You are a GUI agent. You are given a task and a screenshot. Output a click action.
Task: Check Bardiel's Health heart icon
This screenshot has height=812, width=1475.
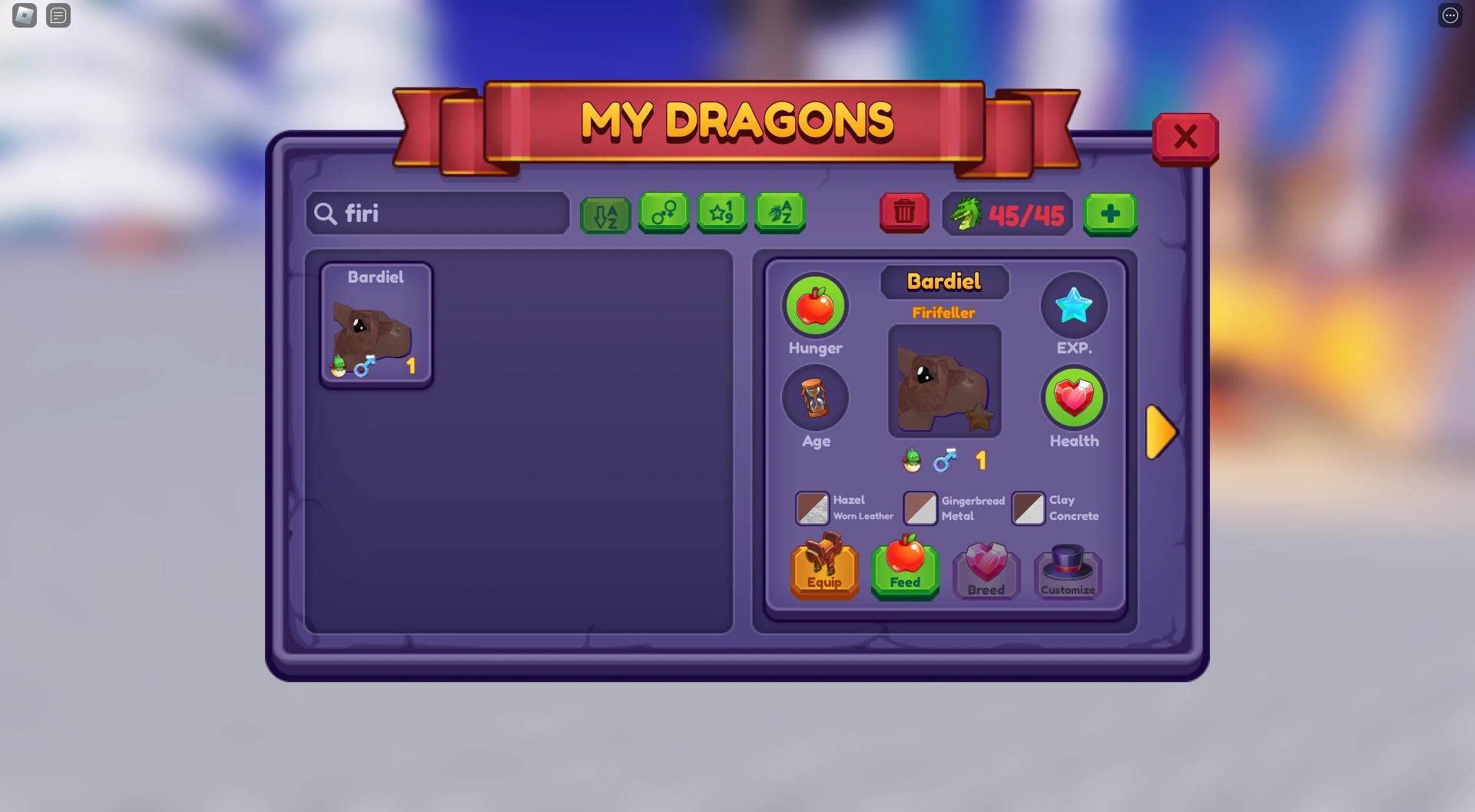(1074, 399)
